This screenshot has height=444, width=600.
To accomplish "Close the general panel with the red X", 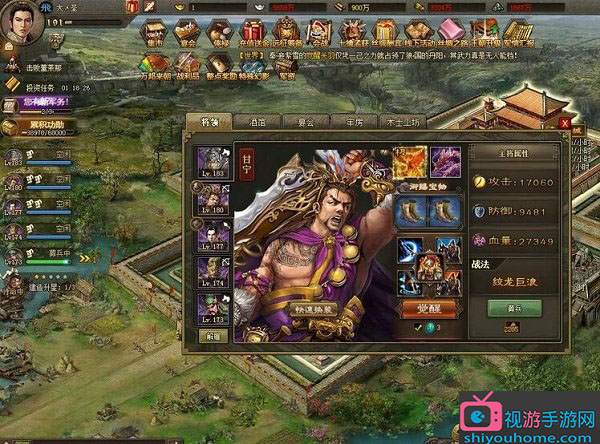I will click(564, 123).
